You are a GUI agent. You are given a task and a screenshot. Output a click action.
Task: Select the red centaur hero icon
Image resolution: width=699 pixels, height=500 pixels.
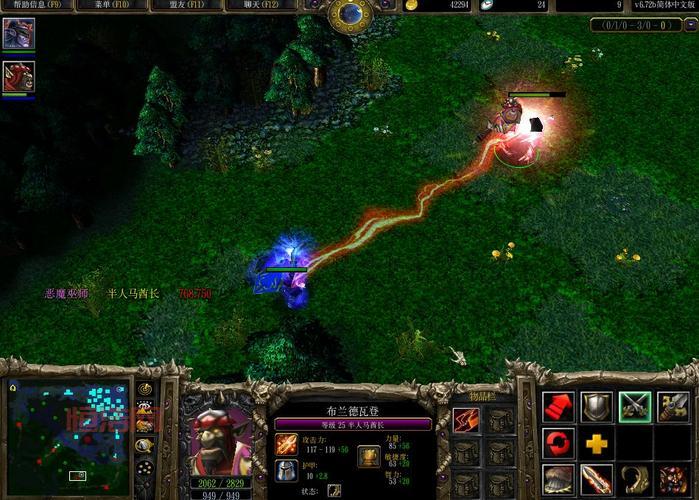click(x=17, y=77)
